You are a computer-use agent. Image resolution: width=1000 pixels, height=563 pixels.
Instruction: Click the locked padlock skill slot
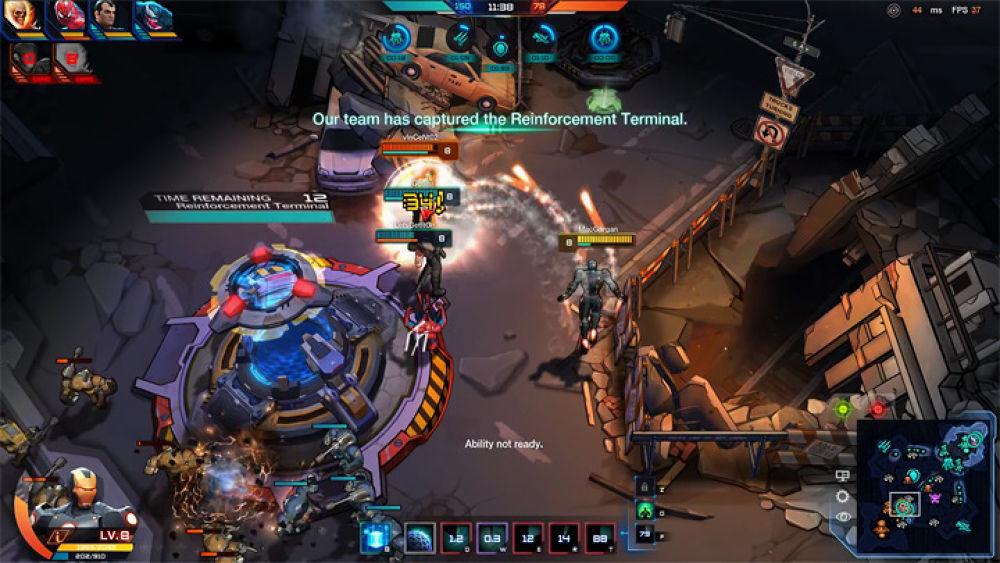[x=645, y=486]
